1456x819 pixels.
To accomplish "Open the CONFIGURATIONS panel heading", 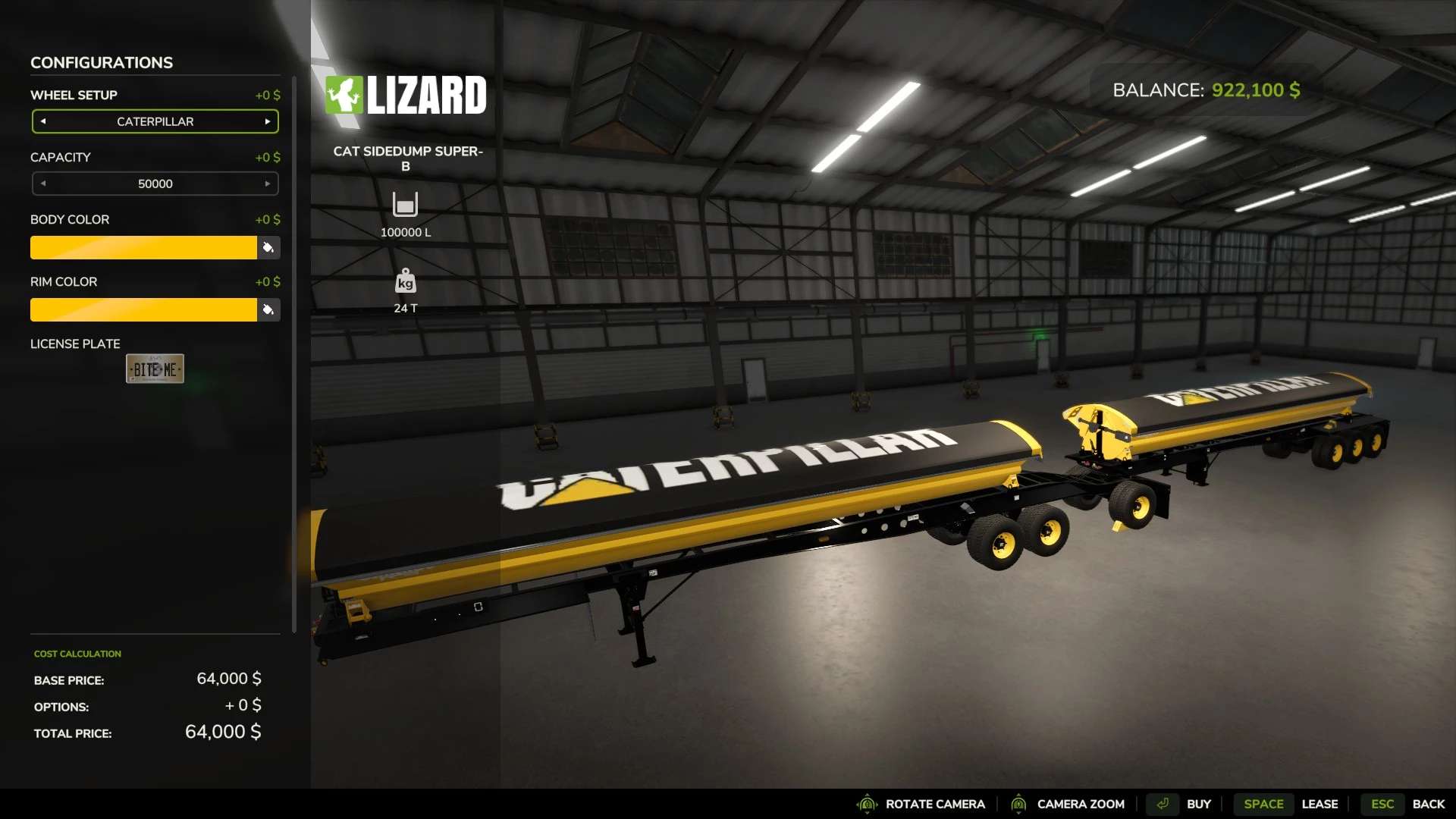I will 101,62.
